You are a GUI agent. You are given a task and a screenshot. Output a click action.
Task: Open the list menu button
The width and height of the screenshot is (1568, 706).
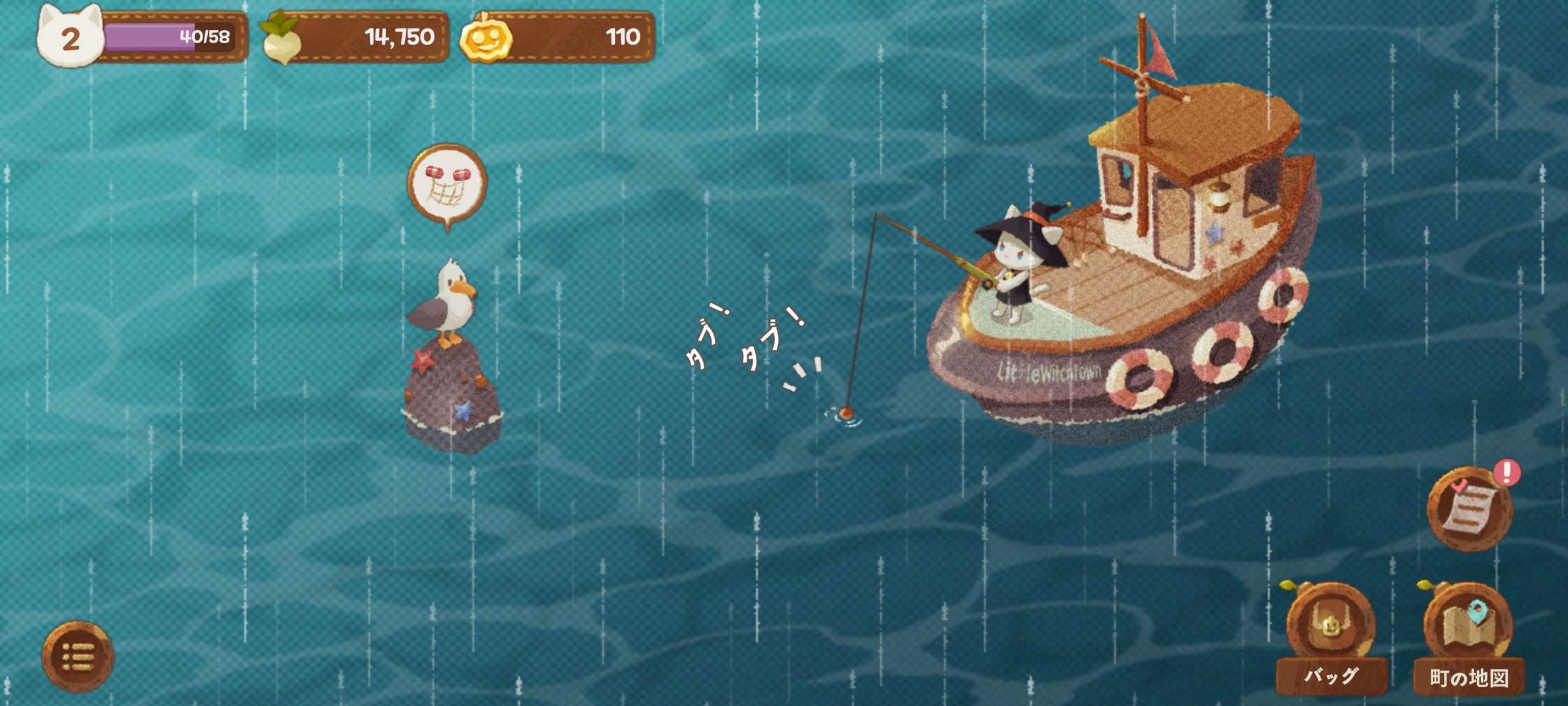(78, 656)
